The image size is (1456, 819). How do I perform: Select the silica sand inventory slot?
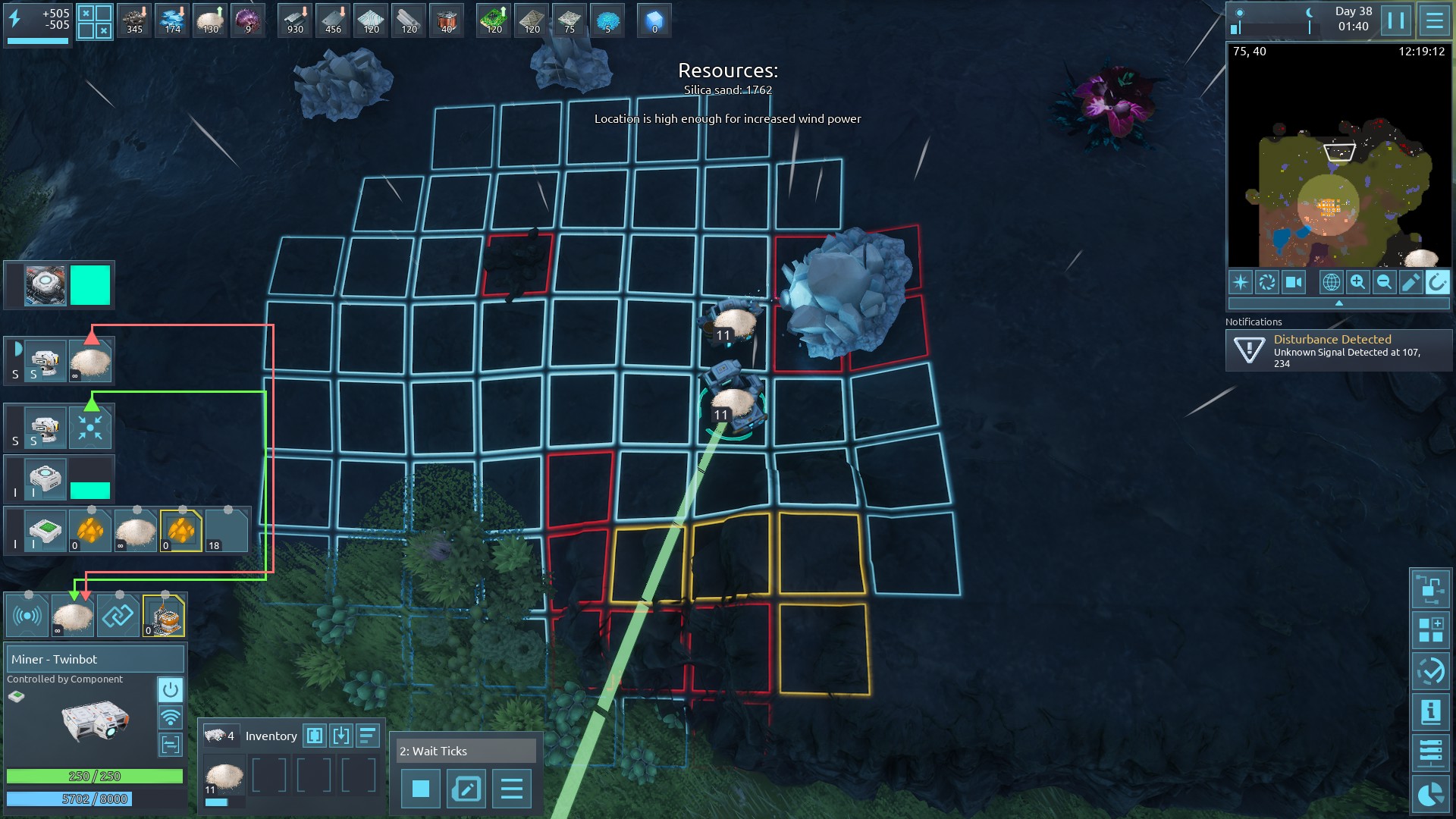click(224, 777)
